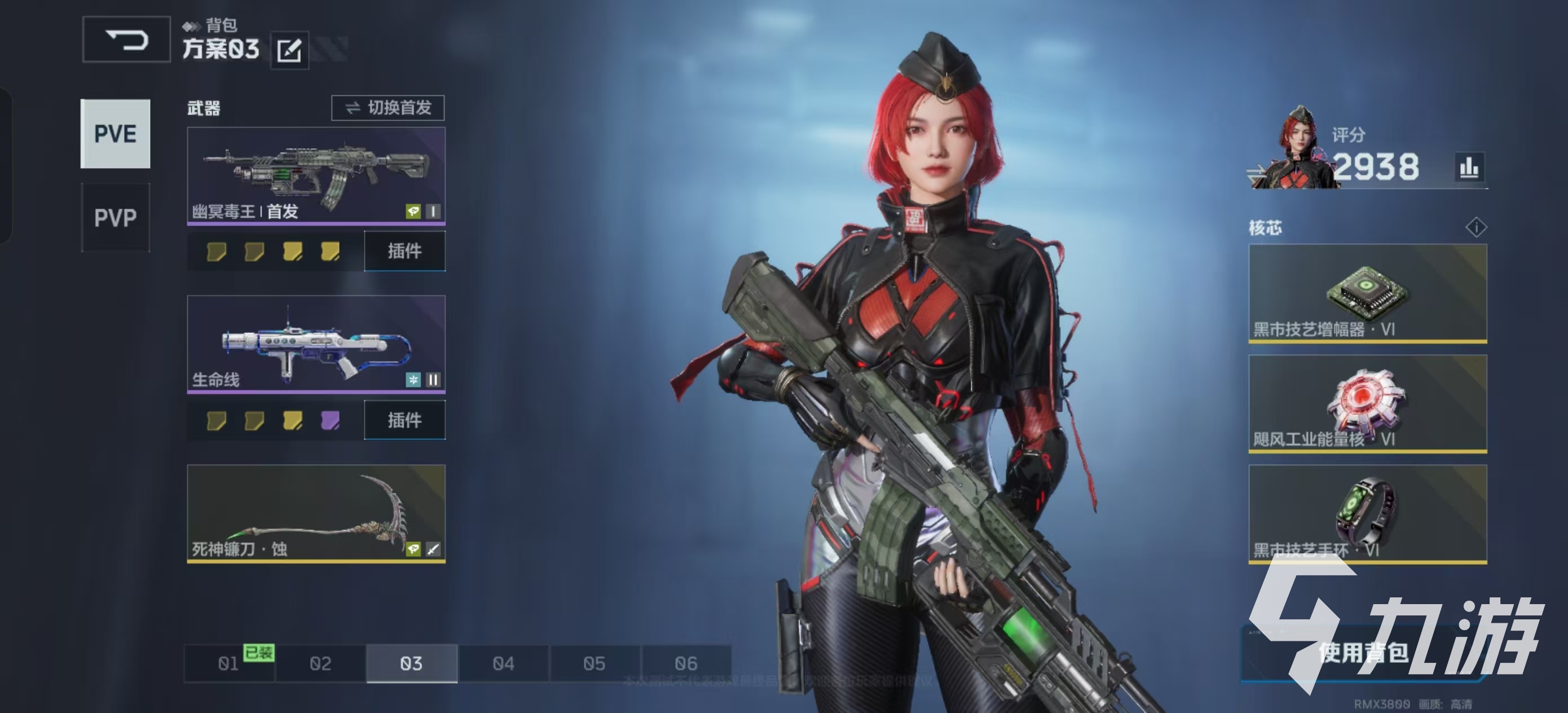The image size is (1568, 713).
Task: Choose loadout preset 03
Action: 412,663
